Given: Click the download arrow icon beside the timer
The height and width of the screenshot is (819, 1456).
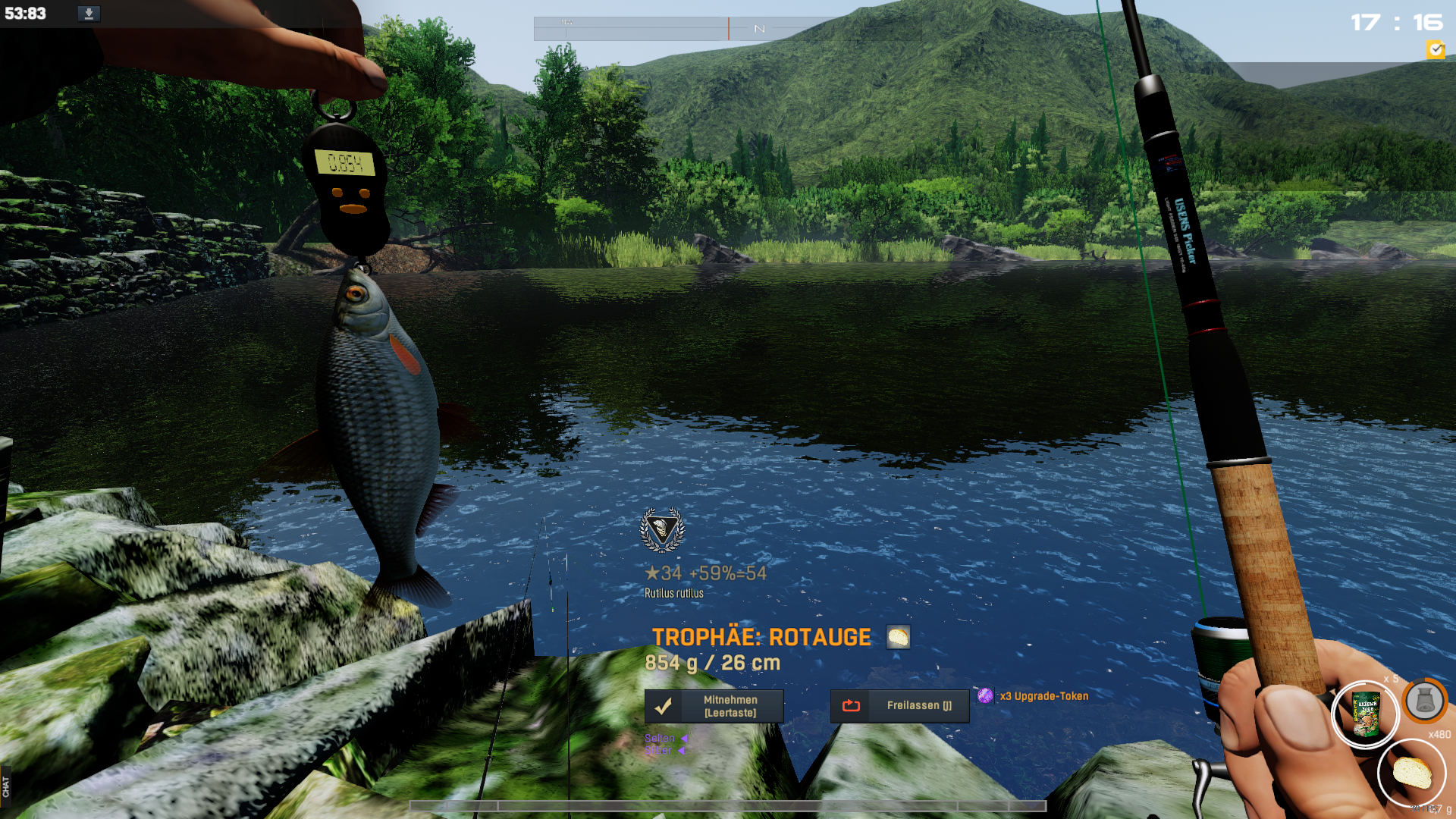Looking at the screenshot, I should (89, 14).
